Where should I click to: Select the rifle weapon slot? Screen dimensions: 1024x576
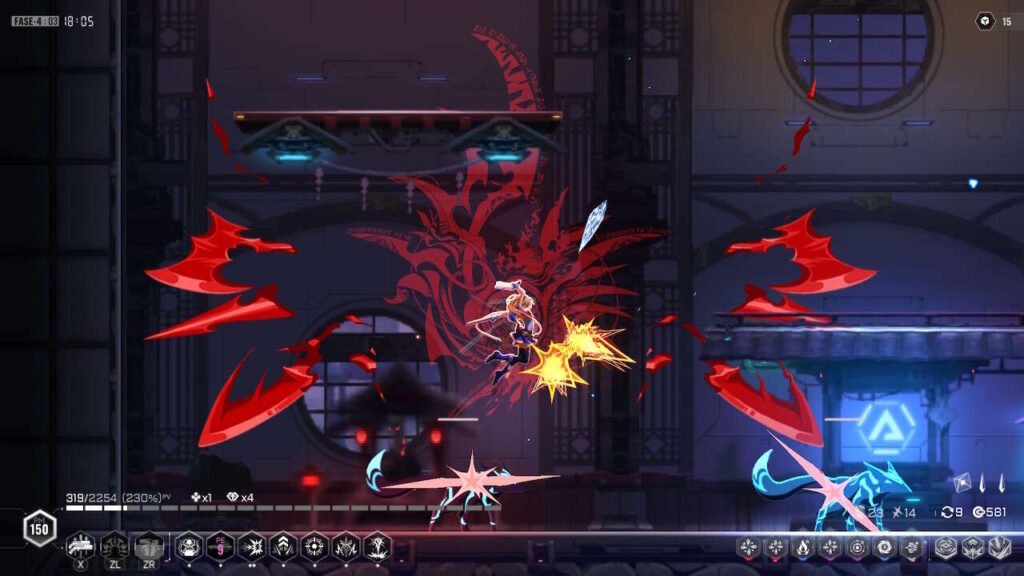(x=80, y=546)
